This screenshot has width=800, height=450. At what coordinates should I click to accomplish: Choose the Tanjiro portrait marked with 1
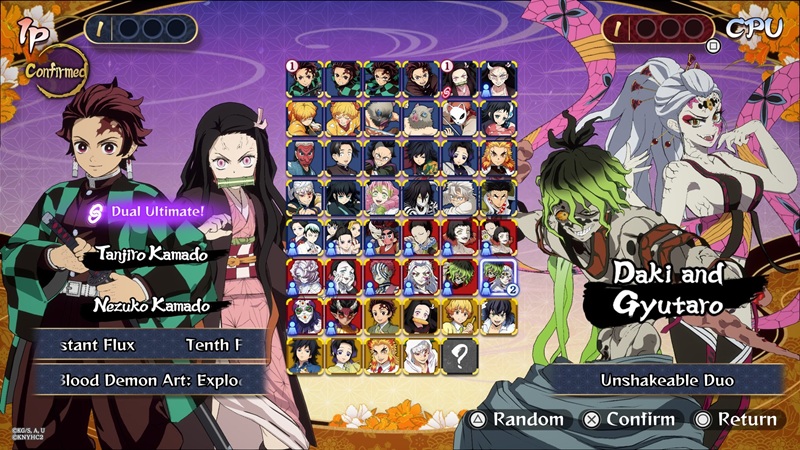(305, 79)
